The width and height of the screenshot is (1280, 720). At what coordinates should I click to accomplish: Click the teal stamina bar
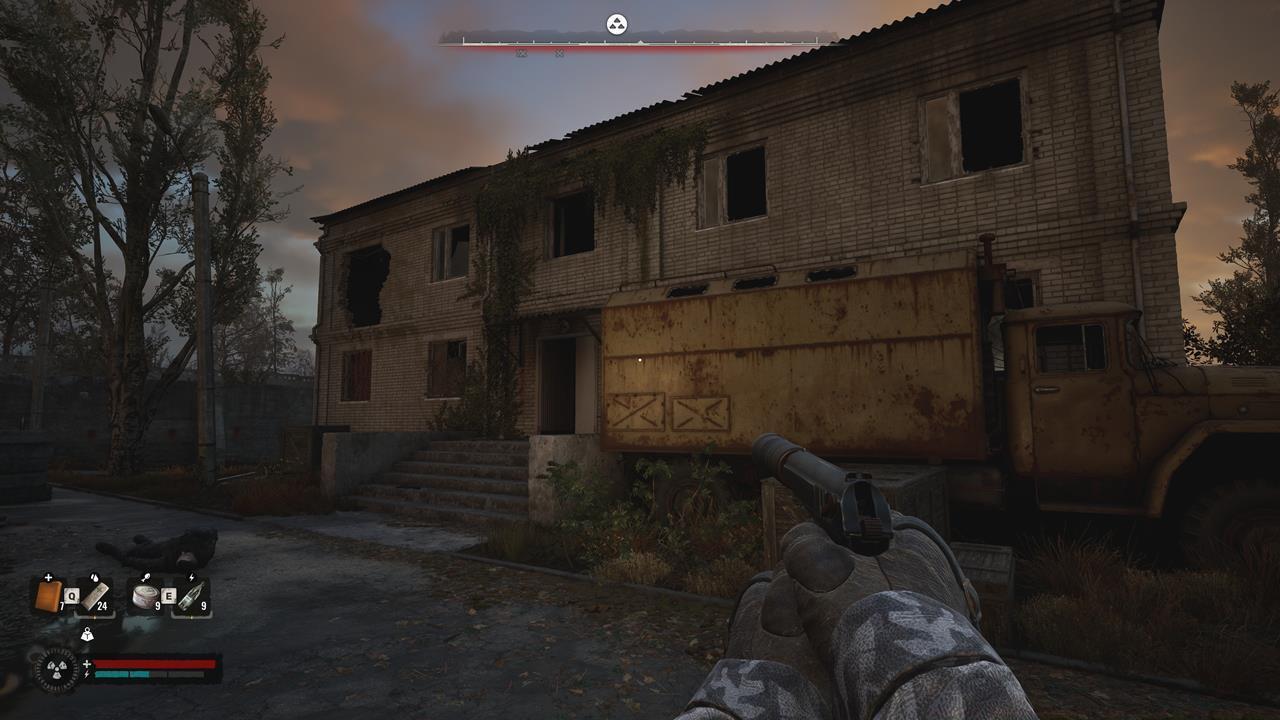[x=123, y=674]
